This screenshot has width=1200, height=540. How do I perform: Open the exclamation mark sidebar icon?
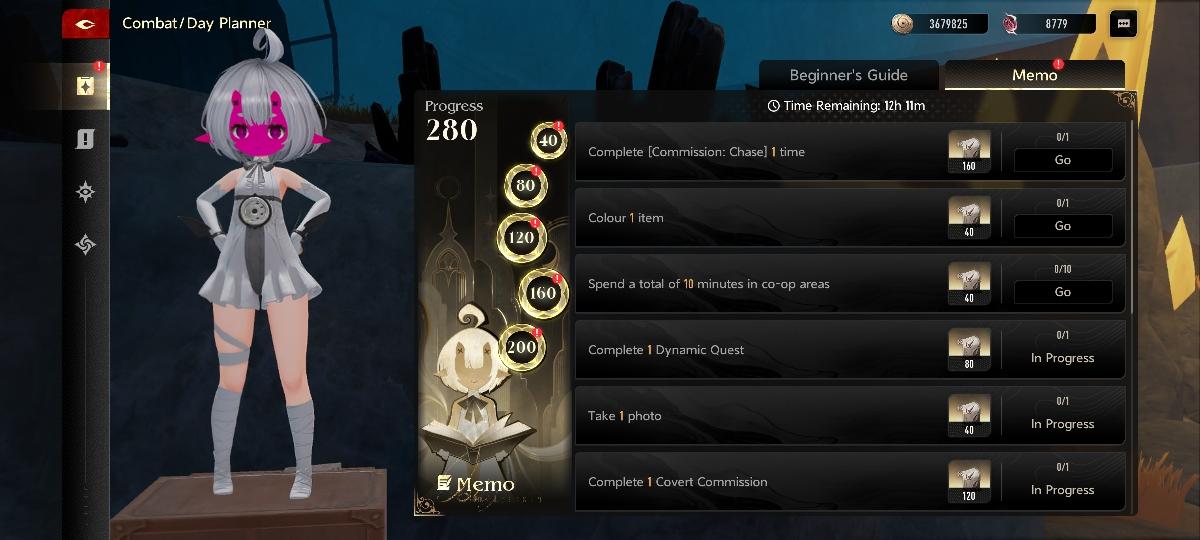[85, 140]
